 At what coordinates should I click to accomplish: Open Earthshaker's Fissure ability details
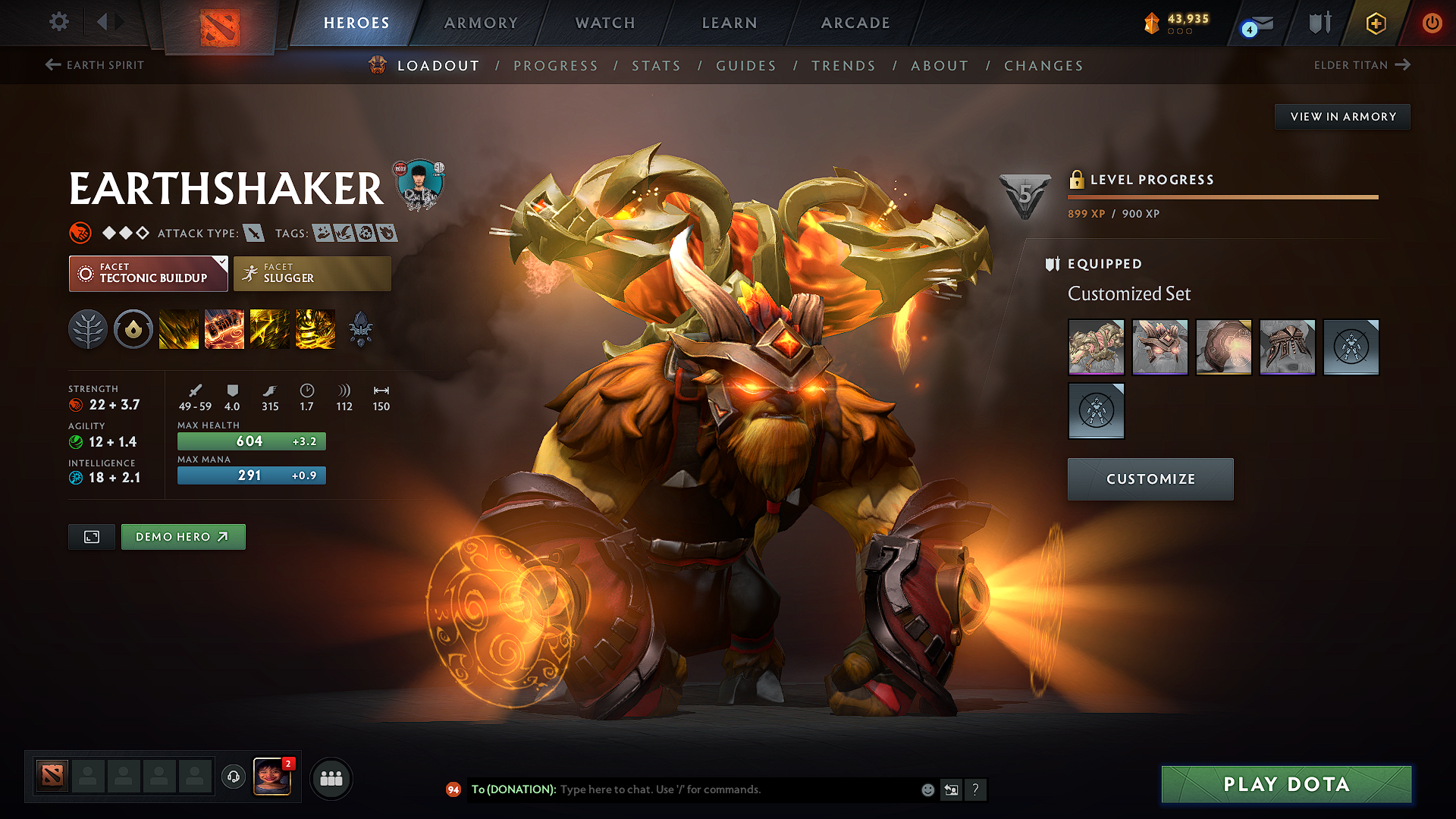click(179, 329)
